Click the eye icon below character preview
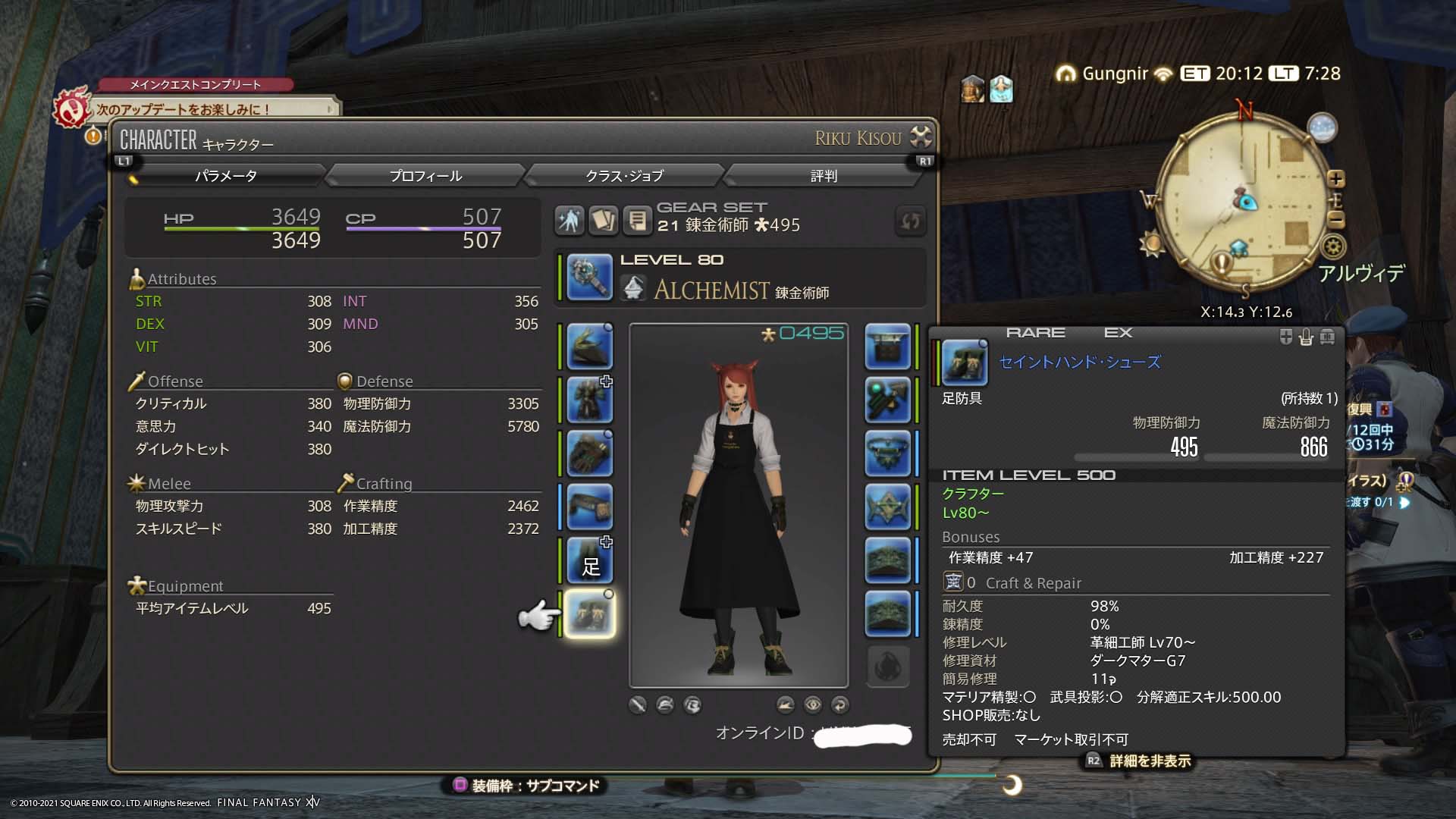 (x=813, y=704)
